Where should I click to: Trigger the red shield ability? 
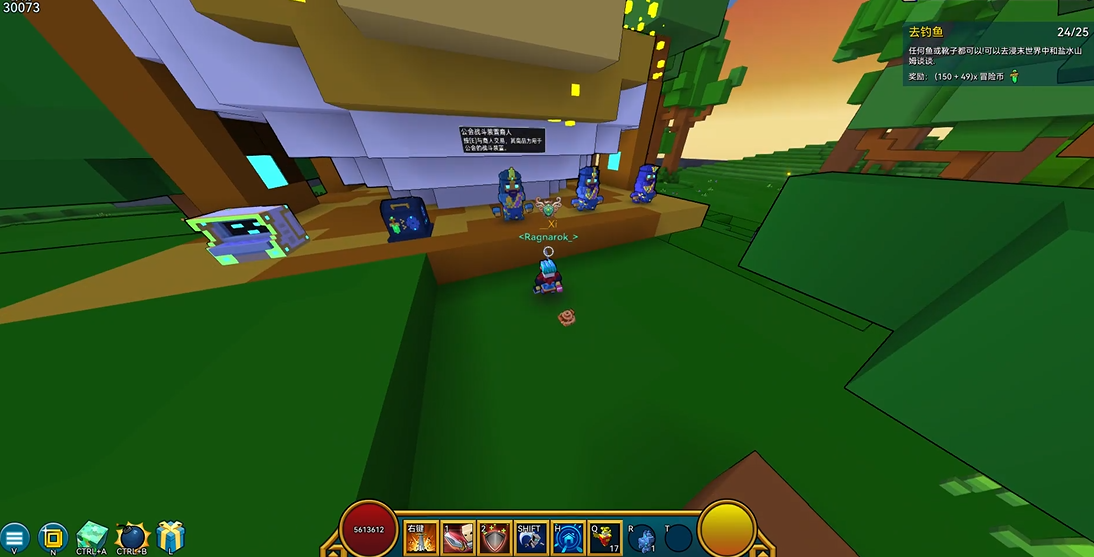495,538
